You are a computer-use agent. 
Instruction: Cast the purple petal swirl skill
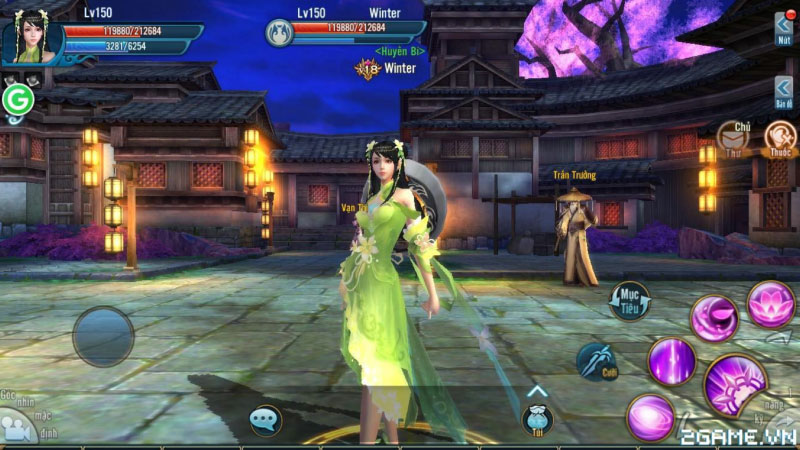[714, 320]
